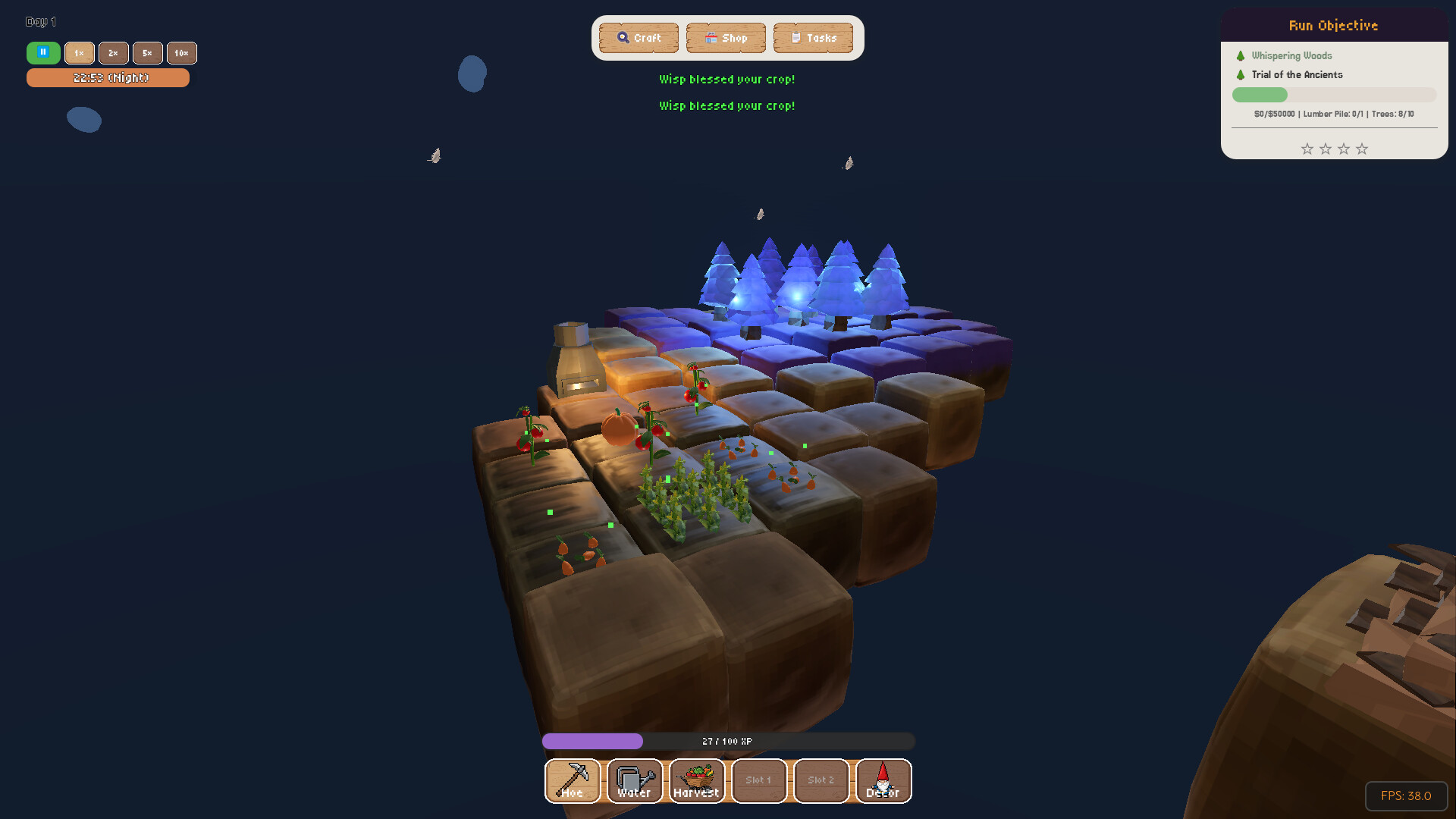Select the empty Slot 2

[821, 781]
